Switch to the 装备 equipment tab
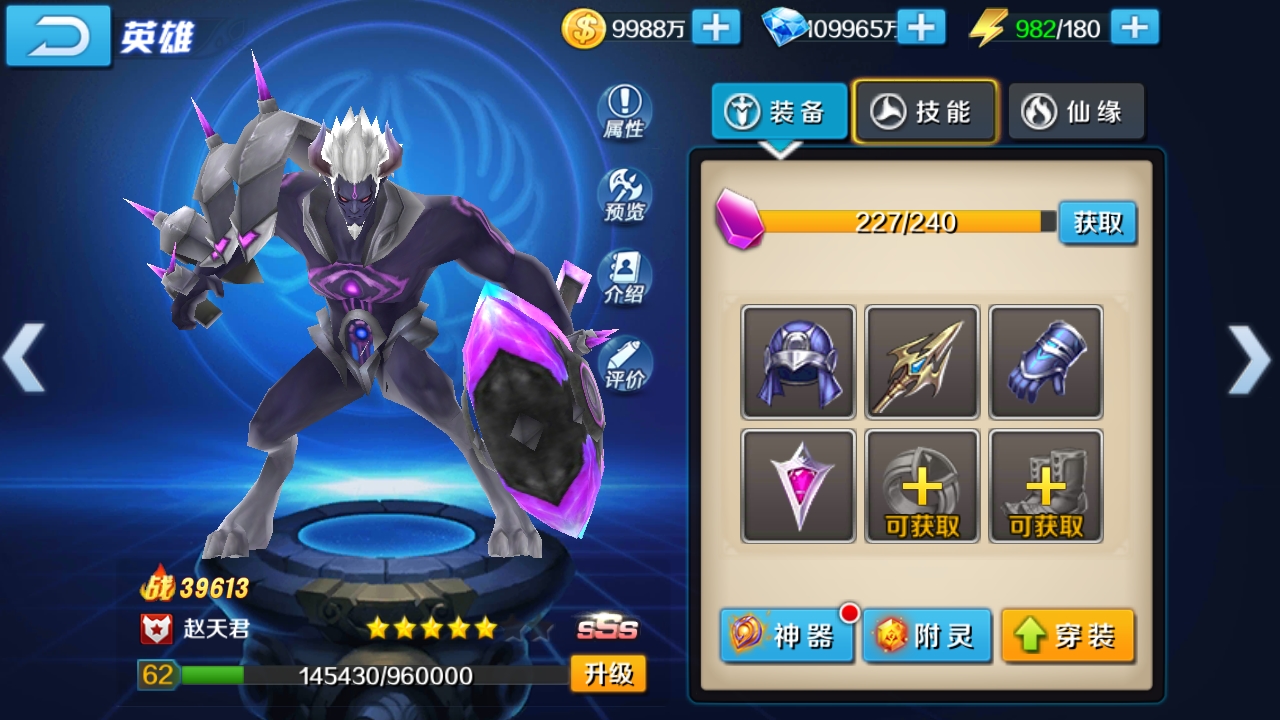 point(780,111)
